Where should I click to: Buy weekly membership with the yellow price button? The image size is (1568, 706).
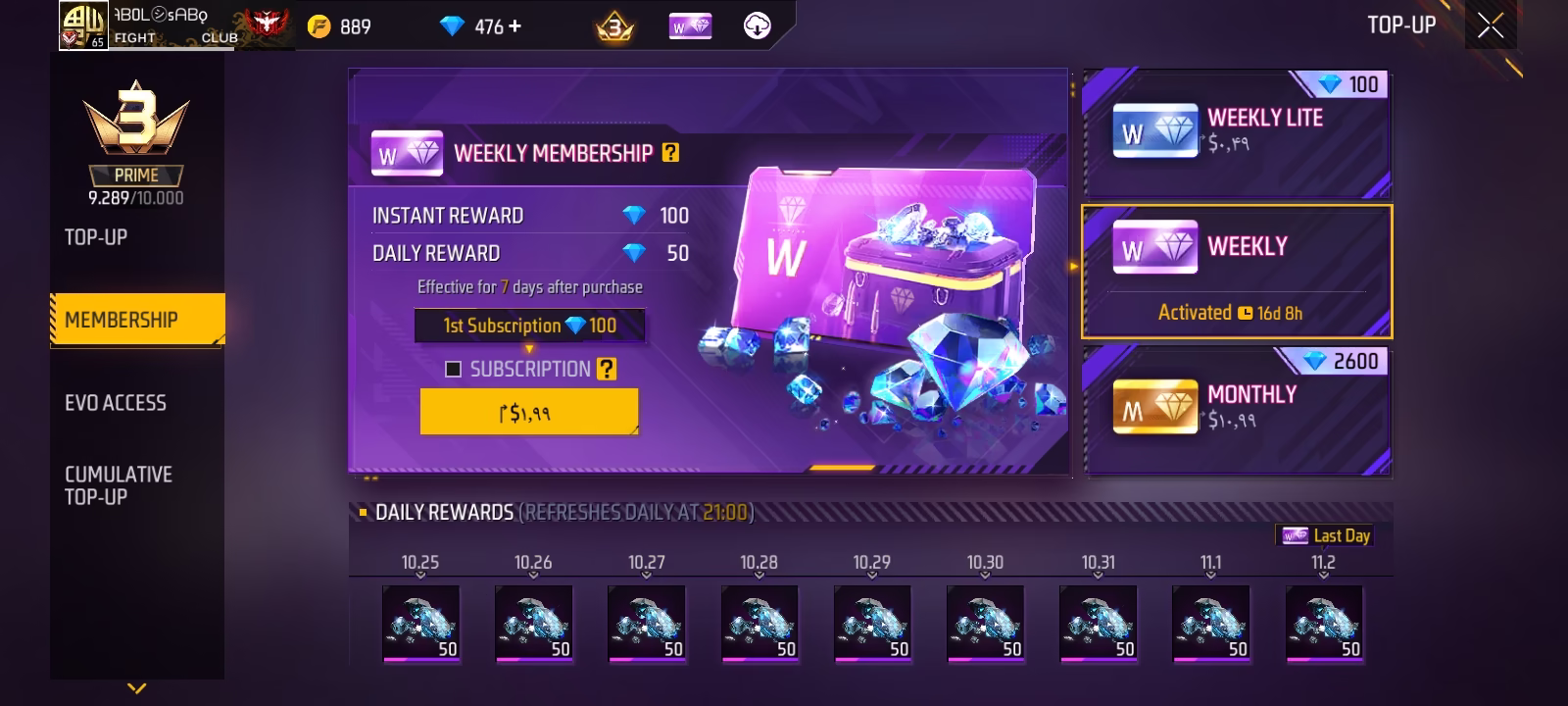coord(528,412)
